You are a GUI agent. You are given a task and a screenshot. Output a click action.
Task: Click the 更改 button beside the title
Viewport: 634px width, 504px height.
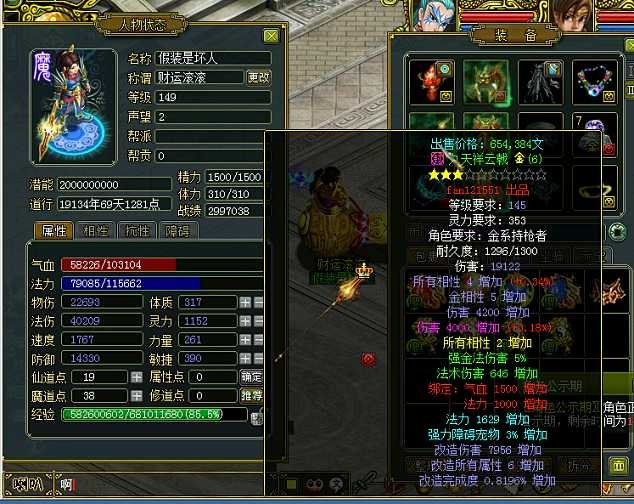pyautogui.click(x=258, y=77)
